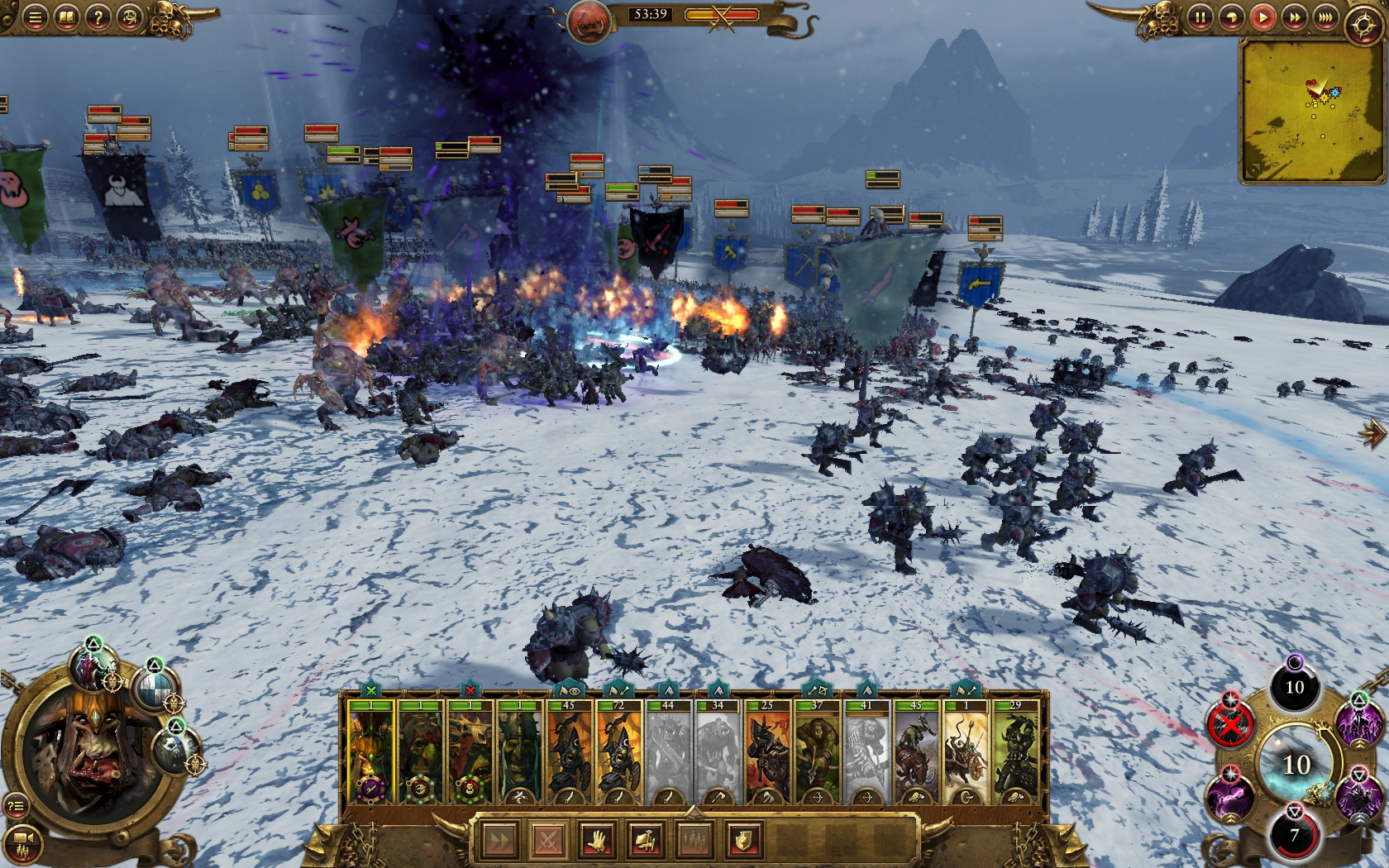Image resolution: width=1389 pixels, height=868 pixels.
Task: Select the unit card showing 29
Action: click(1015, 754)
